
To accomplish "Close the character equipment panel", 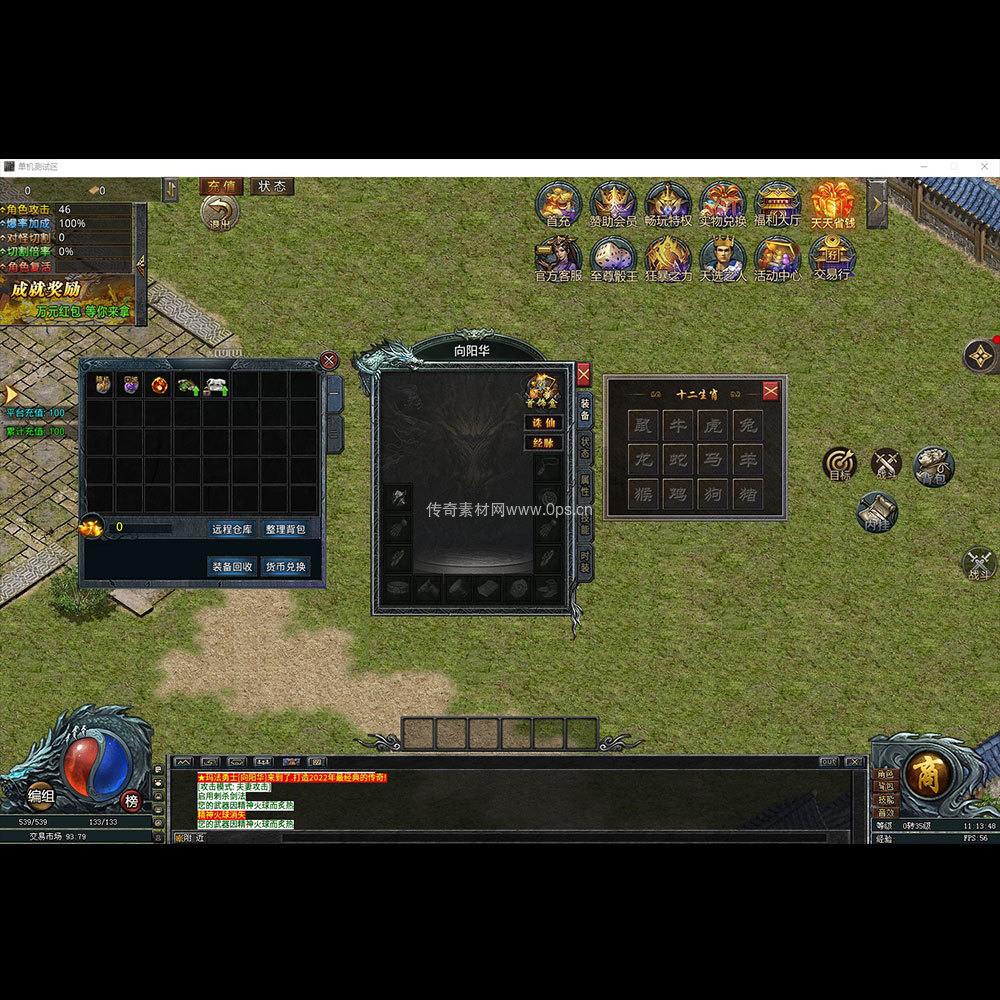I will pos(584,375).
